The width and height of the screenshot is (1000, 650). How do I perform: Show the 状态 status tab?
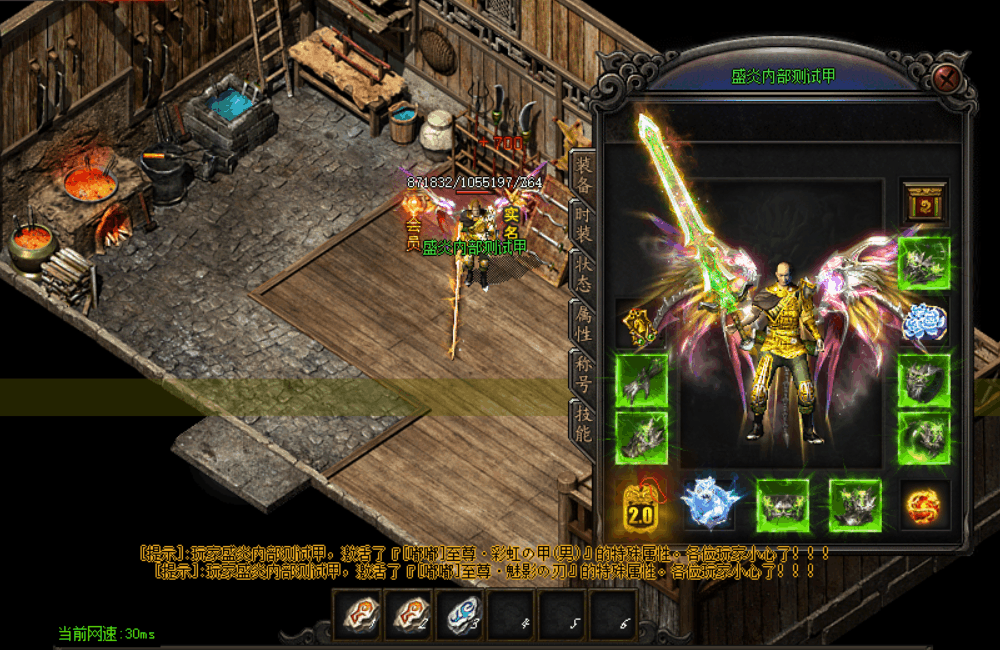582,273
